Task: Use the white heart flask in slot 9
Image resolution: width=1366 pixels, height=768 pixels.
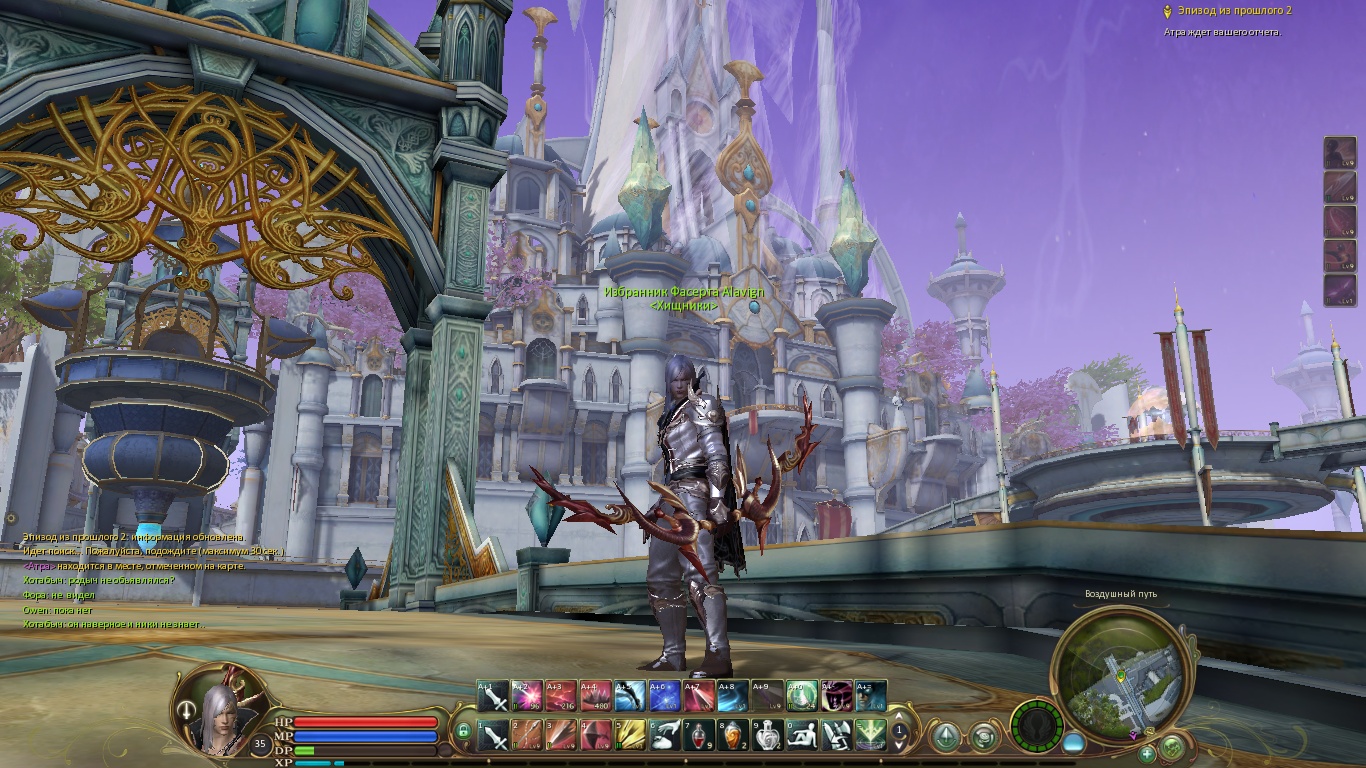Action: 768,735
